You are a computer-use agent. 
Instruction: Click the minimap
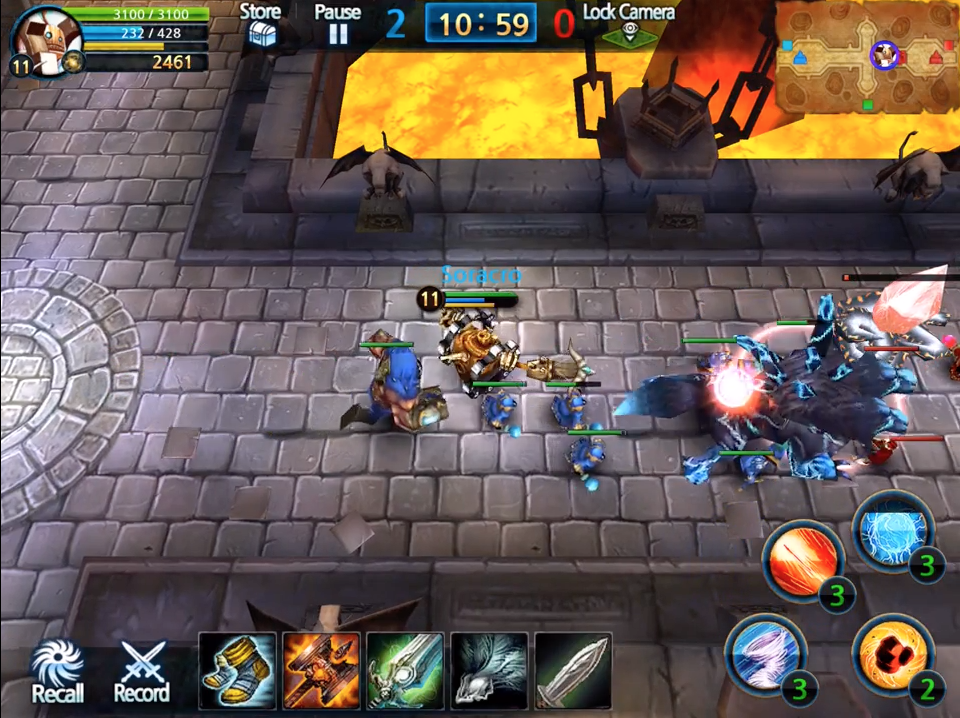[866, 56]
